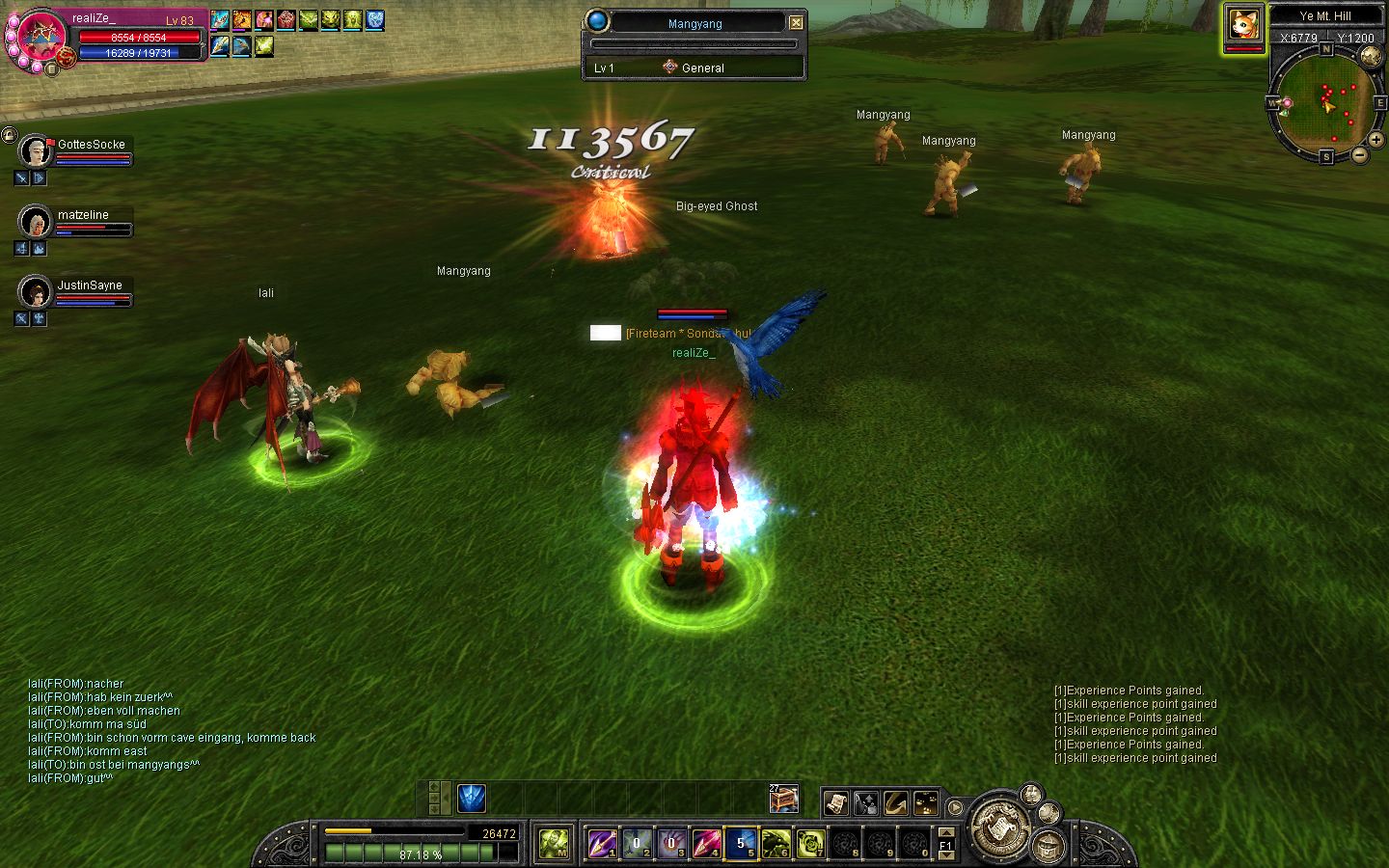Toggle the party frame padlock icon

9,135
